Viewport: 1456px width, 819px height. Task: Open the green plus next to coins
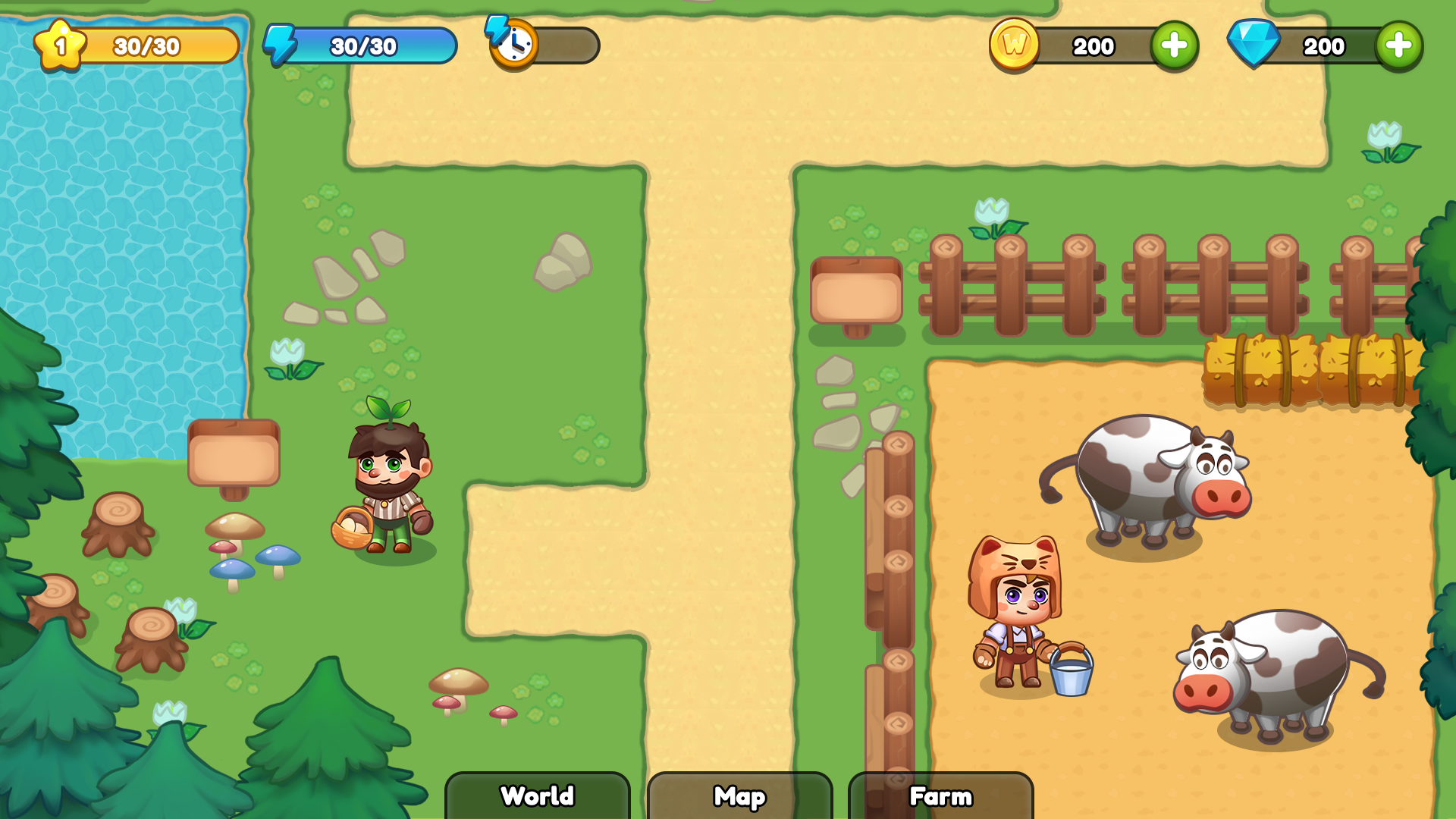tap(1175, 45)
